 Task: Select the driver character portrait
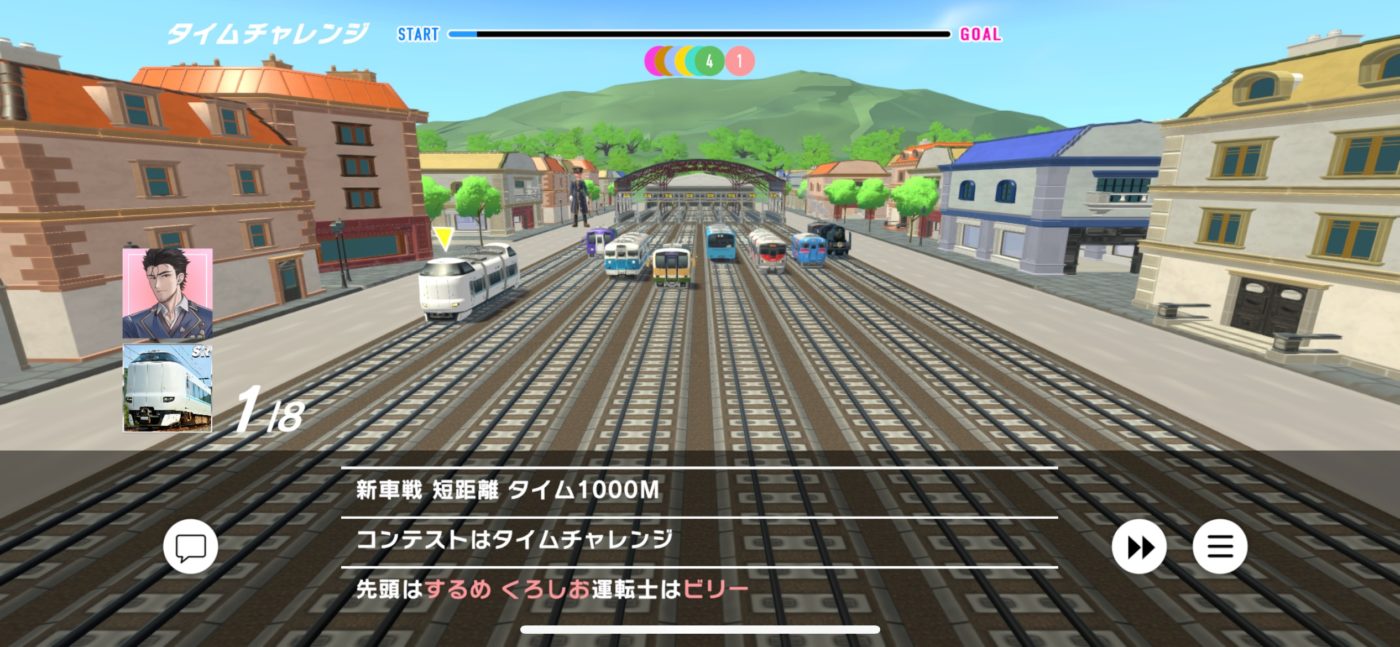[x=167, y=294]
